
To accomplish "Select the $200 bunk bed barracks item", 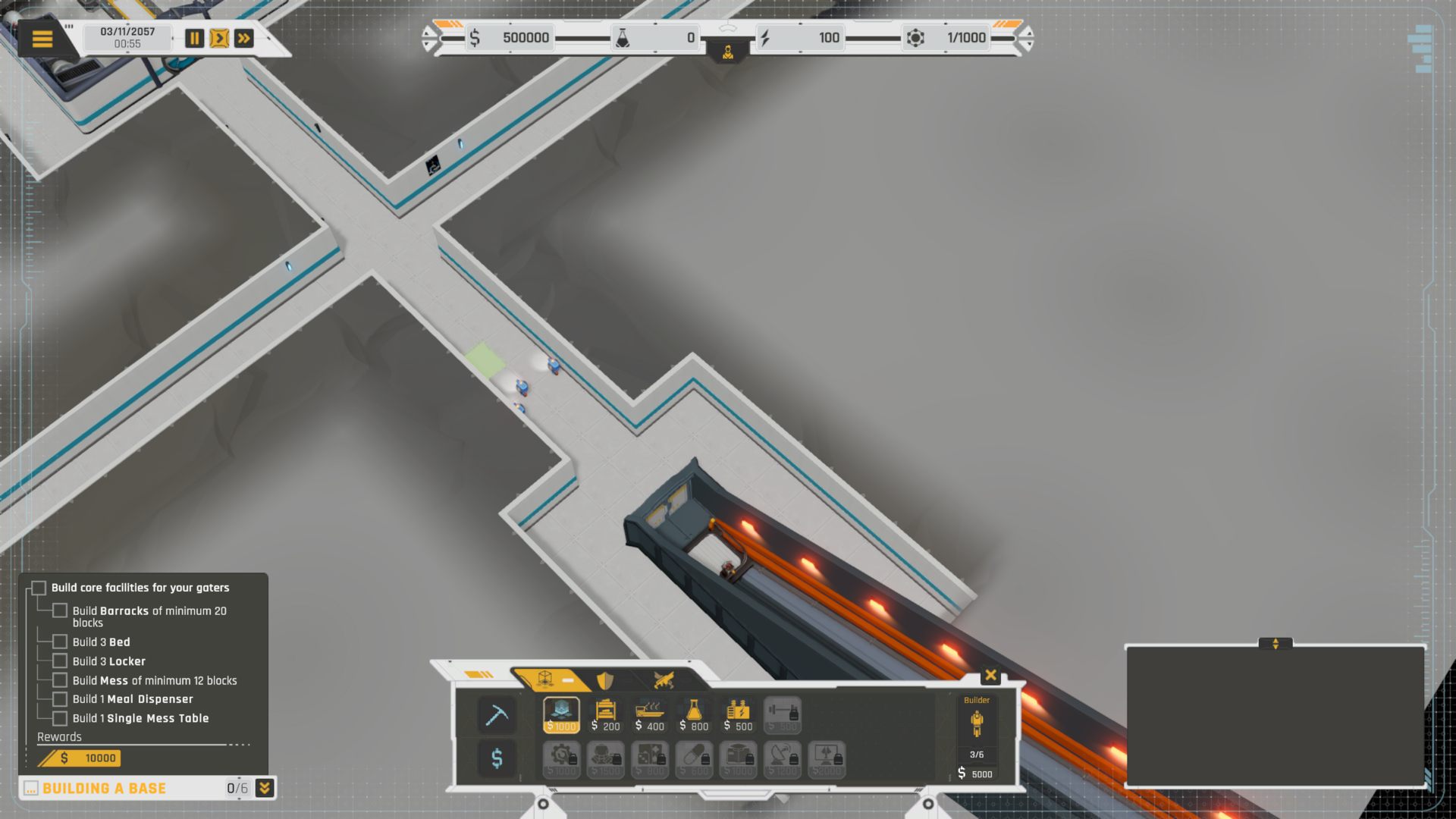I will click(605, 715).
